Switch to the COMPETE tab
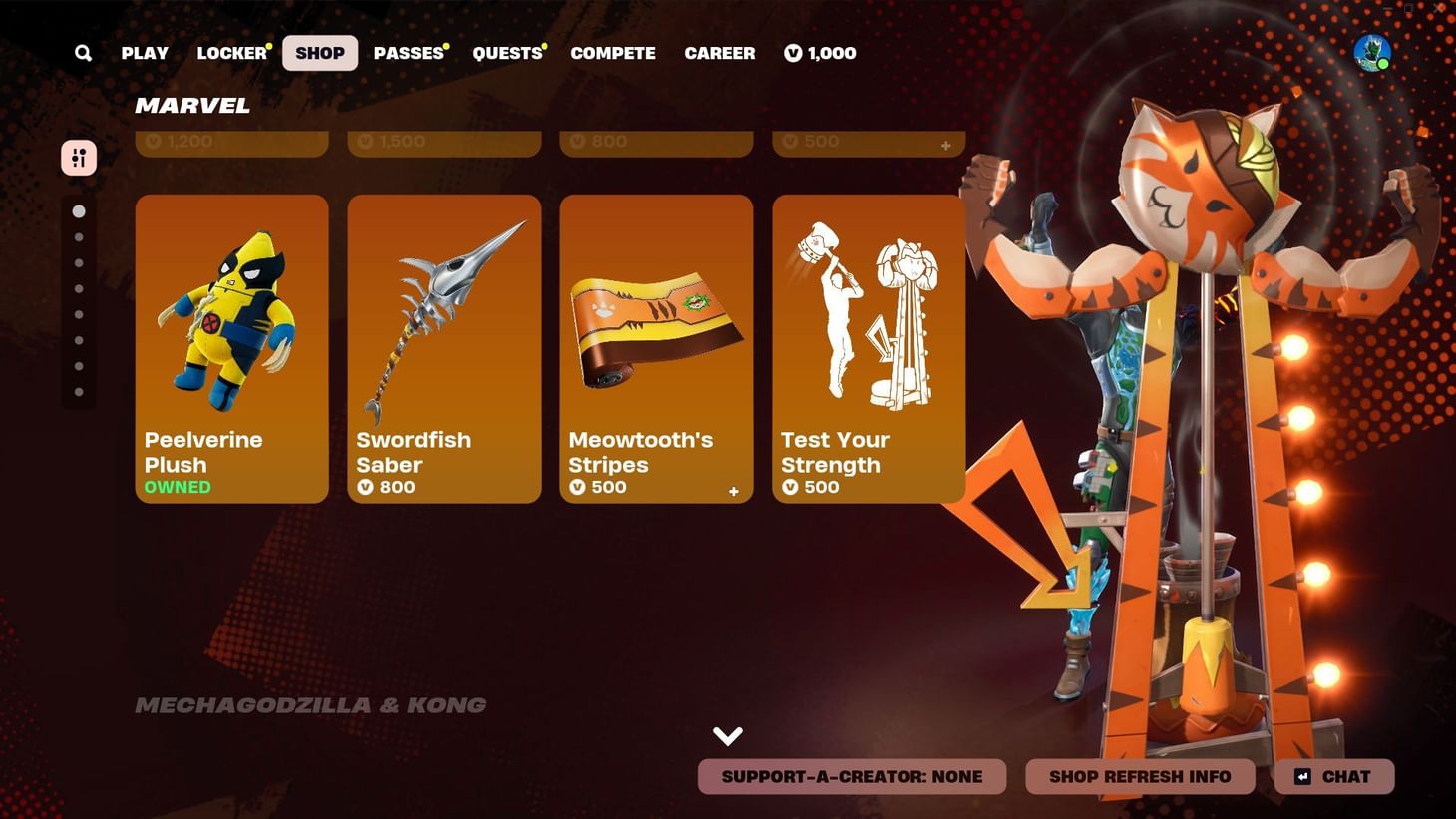 [x=613, y=53]
